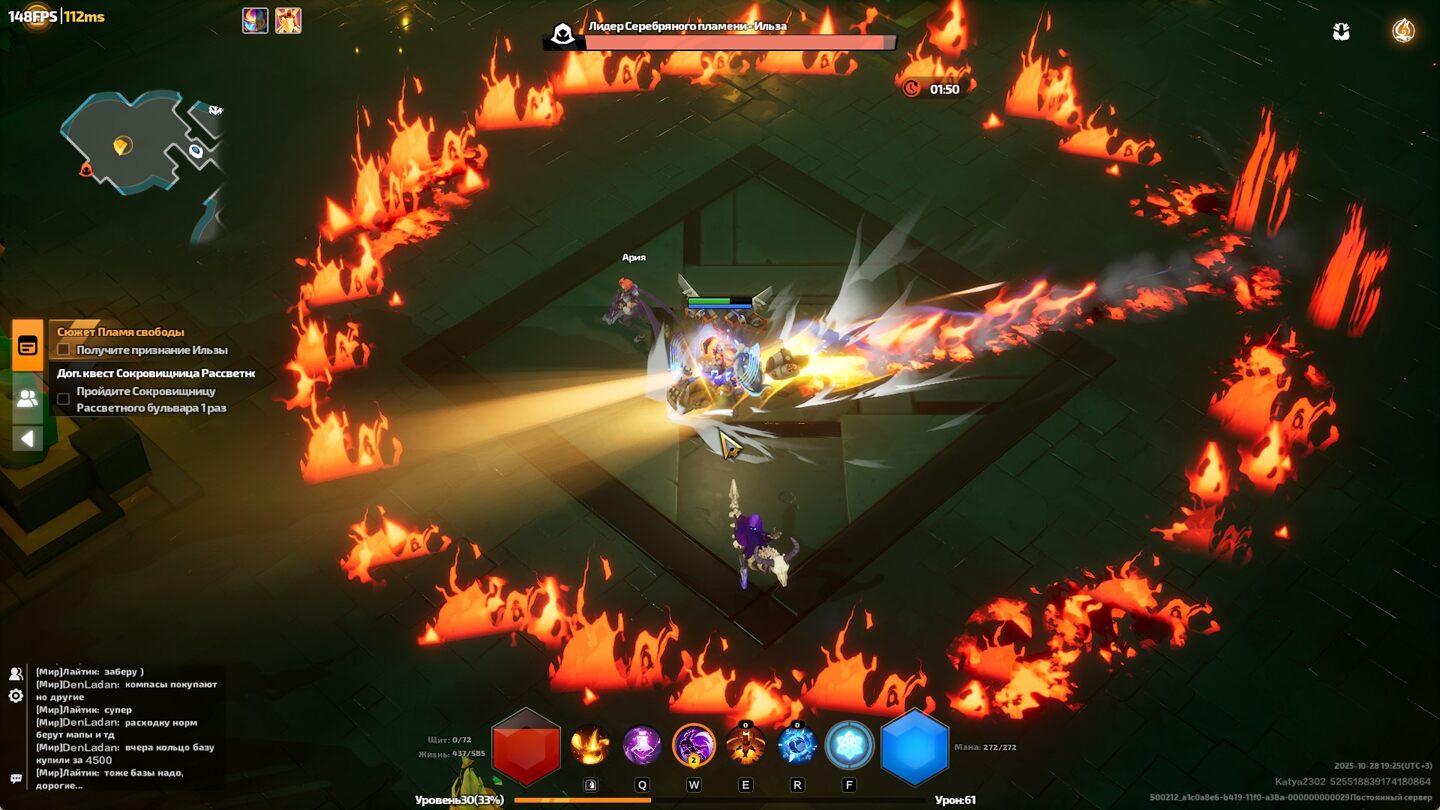The width and height of the screenshot is (1440, 810).
Task: Inspect the second orange buff icon
Action: point(288,20)
